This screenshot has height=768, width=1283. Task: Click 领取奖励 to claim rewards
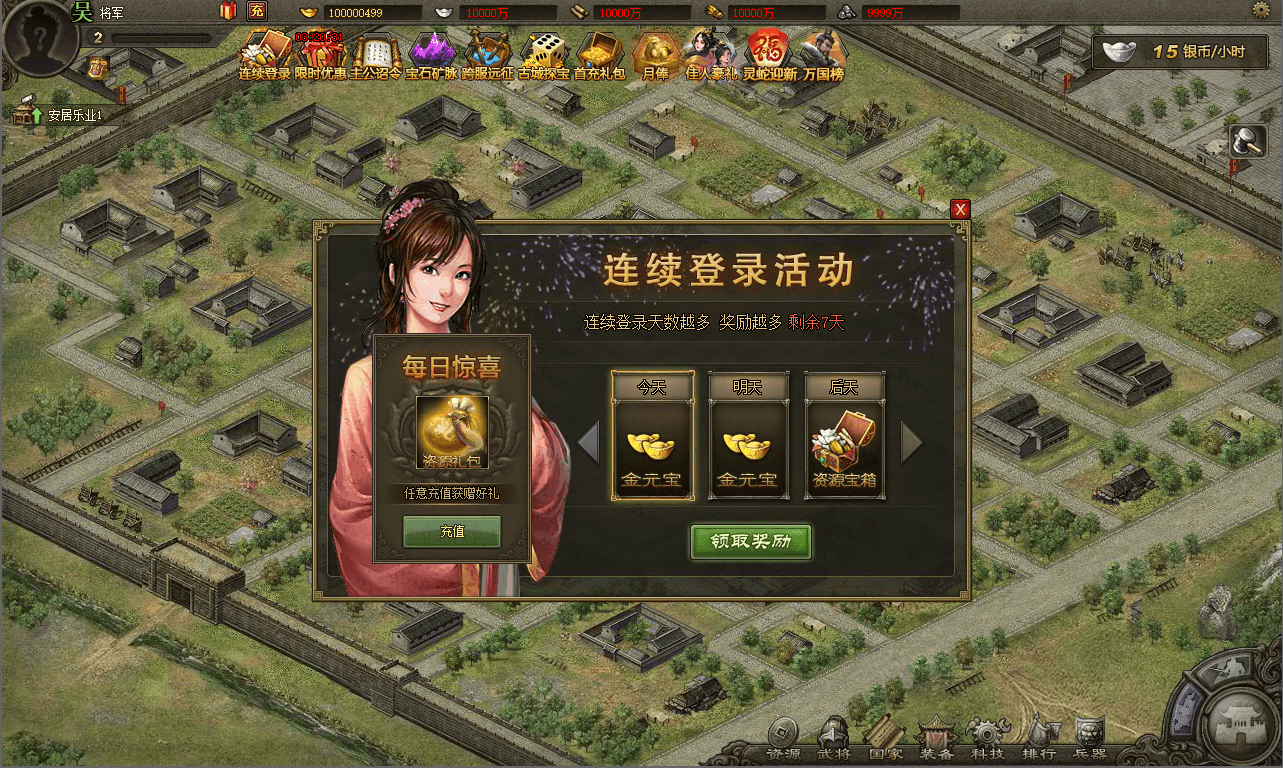[x=751, y=543]
